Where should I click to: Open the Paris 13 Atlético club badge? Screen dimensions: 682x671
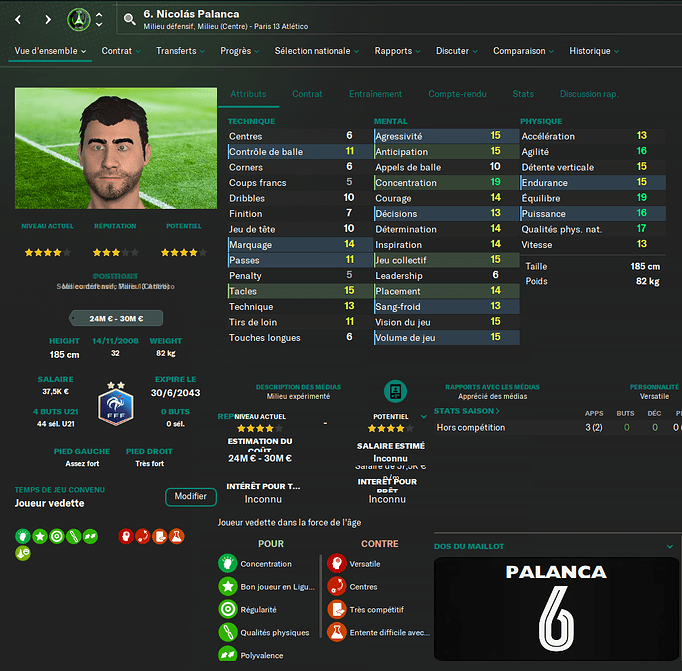[x=79, y=19]
